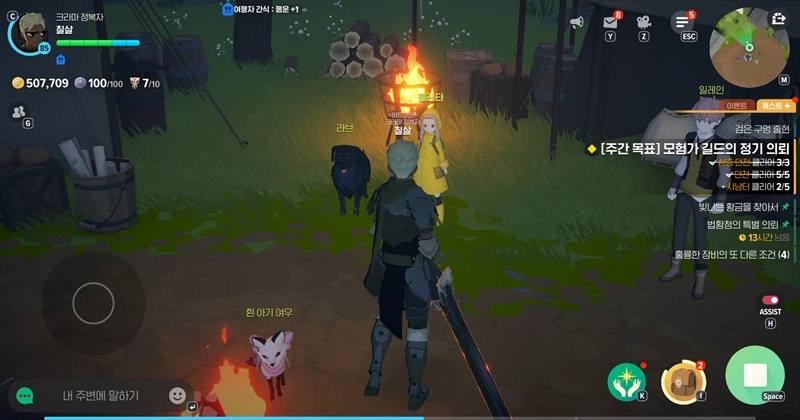Open the mailbox envelope icon
The width and height of the screenshot is (800, 420).
tap(610, 22)
